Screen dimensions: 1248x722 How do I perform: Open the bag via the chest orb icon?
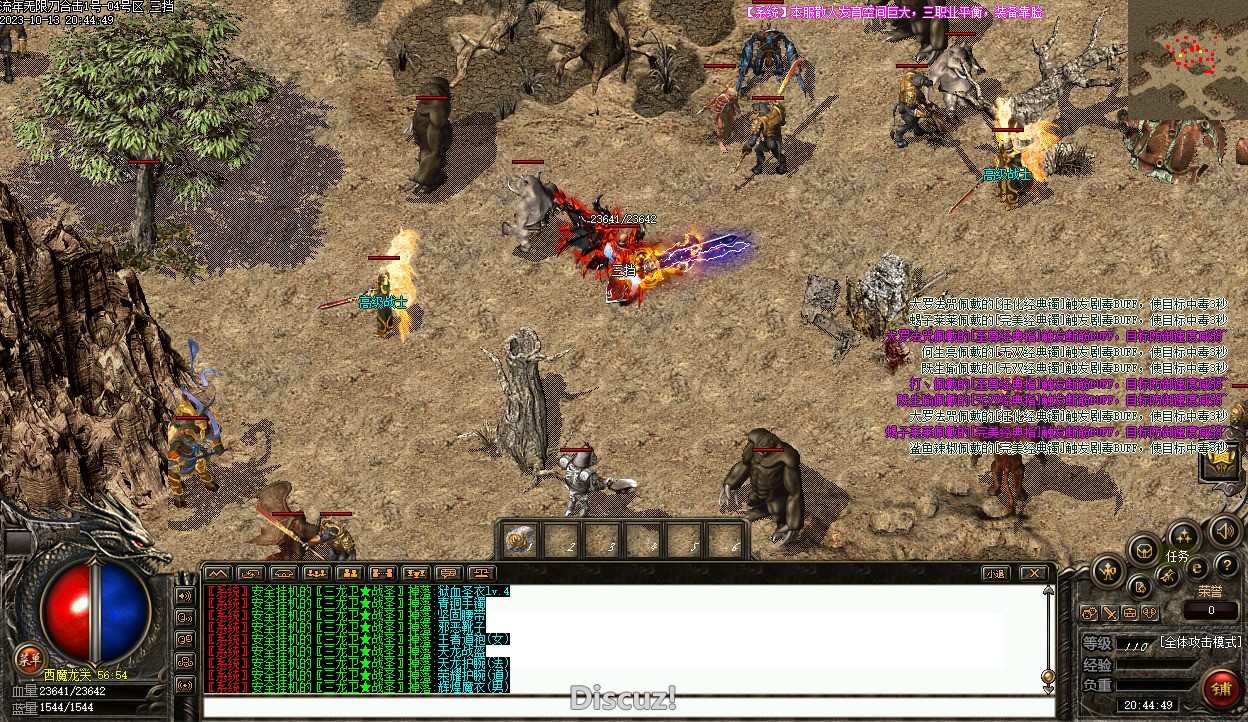pos(1144,549)
